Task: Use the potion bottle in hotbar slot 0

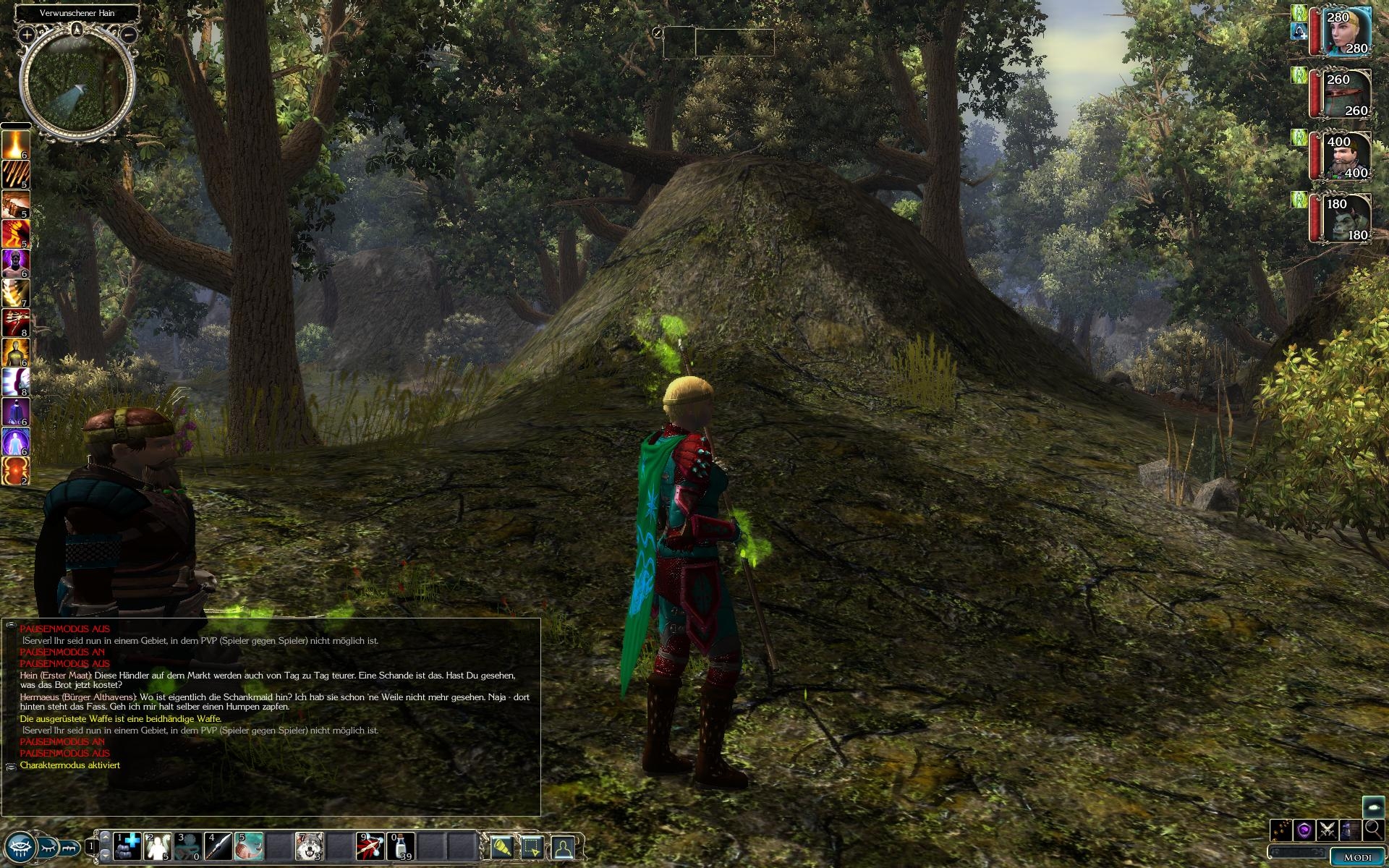Action: click(402, 846)
